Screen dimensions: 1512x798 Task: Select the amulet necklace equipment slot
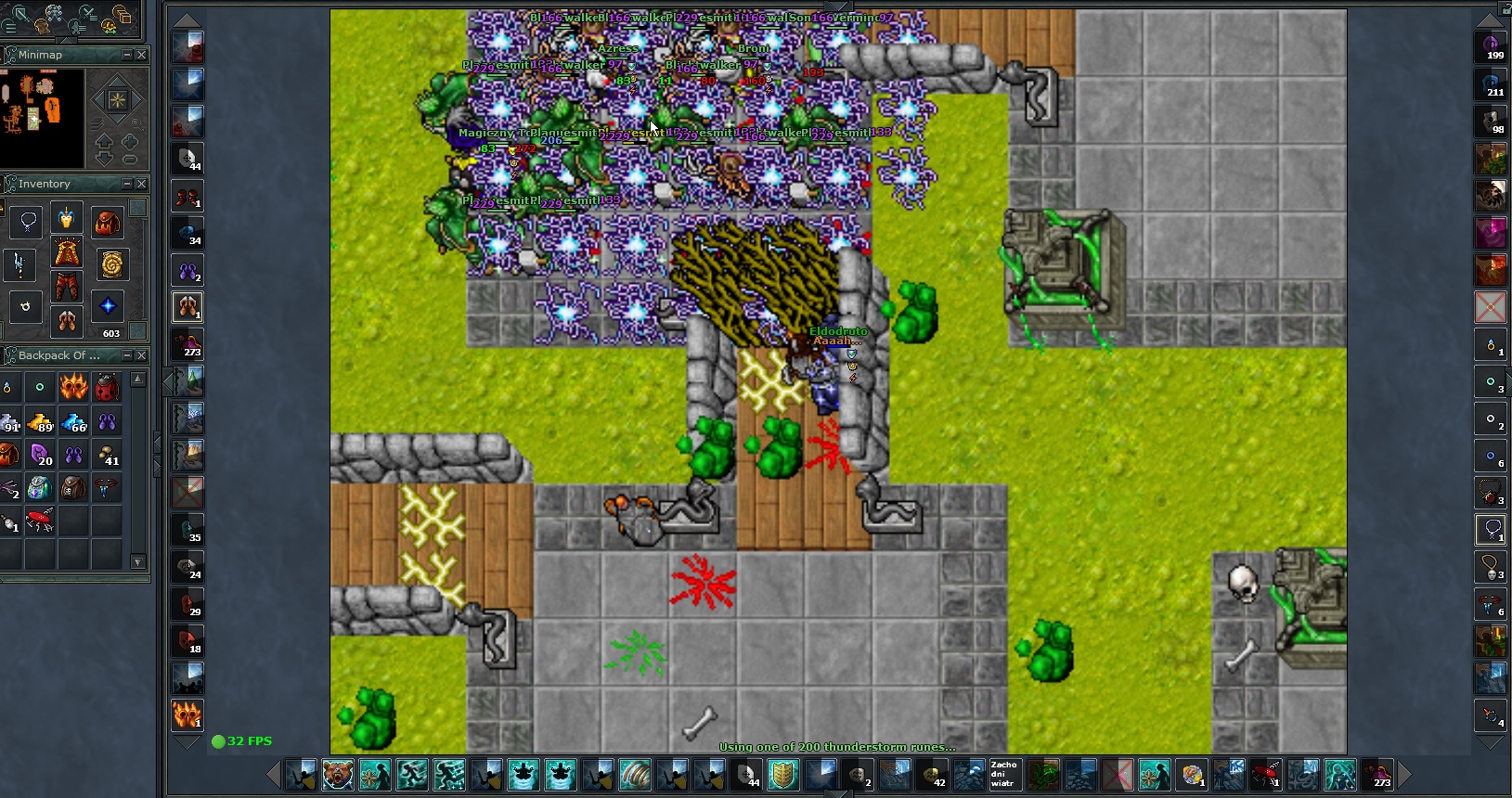pyautogui.click(x=28, y=222)
